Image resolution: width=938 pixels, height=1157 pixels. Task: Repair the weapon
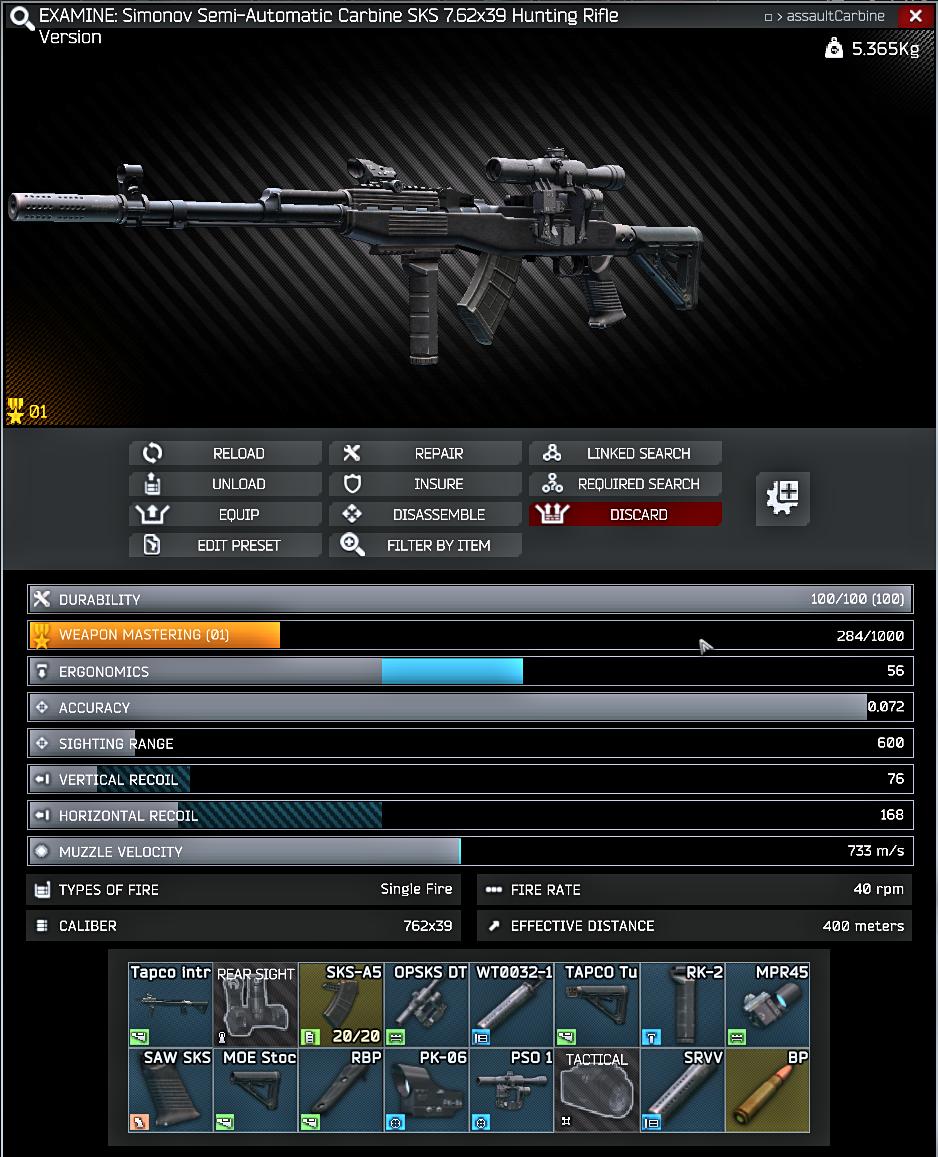[426, 453]
